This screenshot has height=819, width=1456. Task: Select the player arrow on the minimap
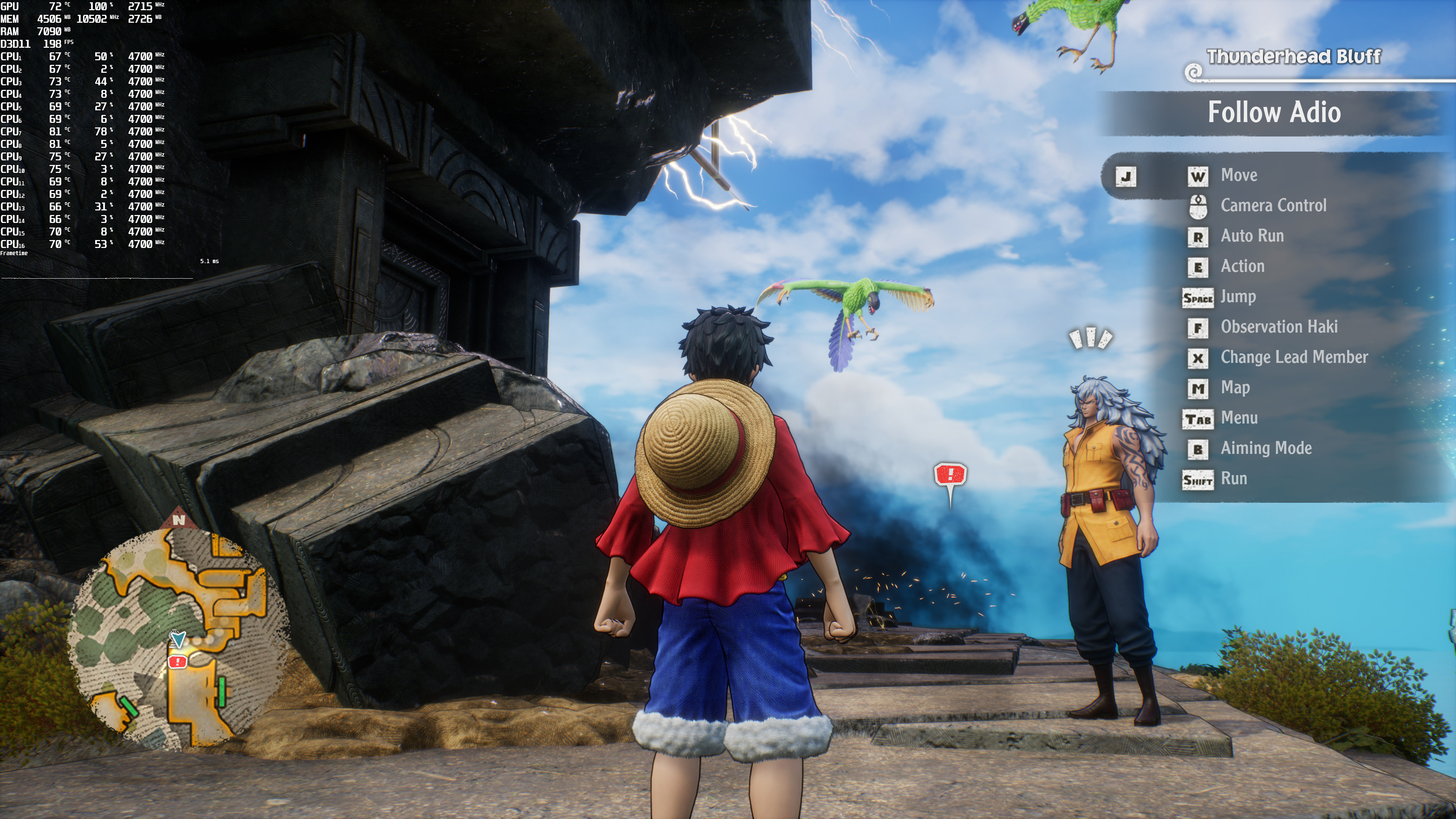178,639
